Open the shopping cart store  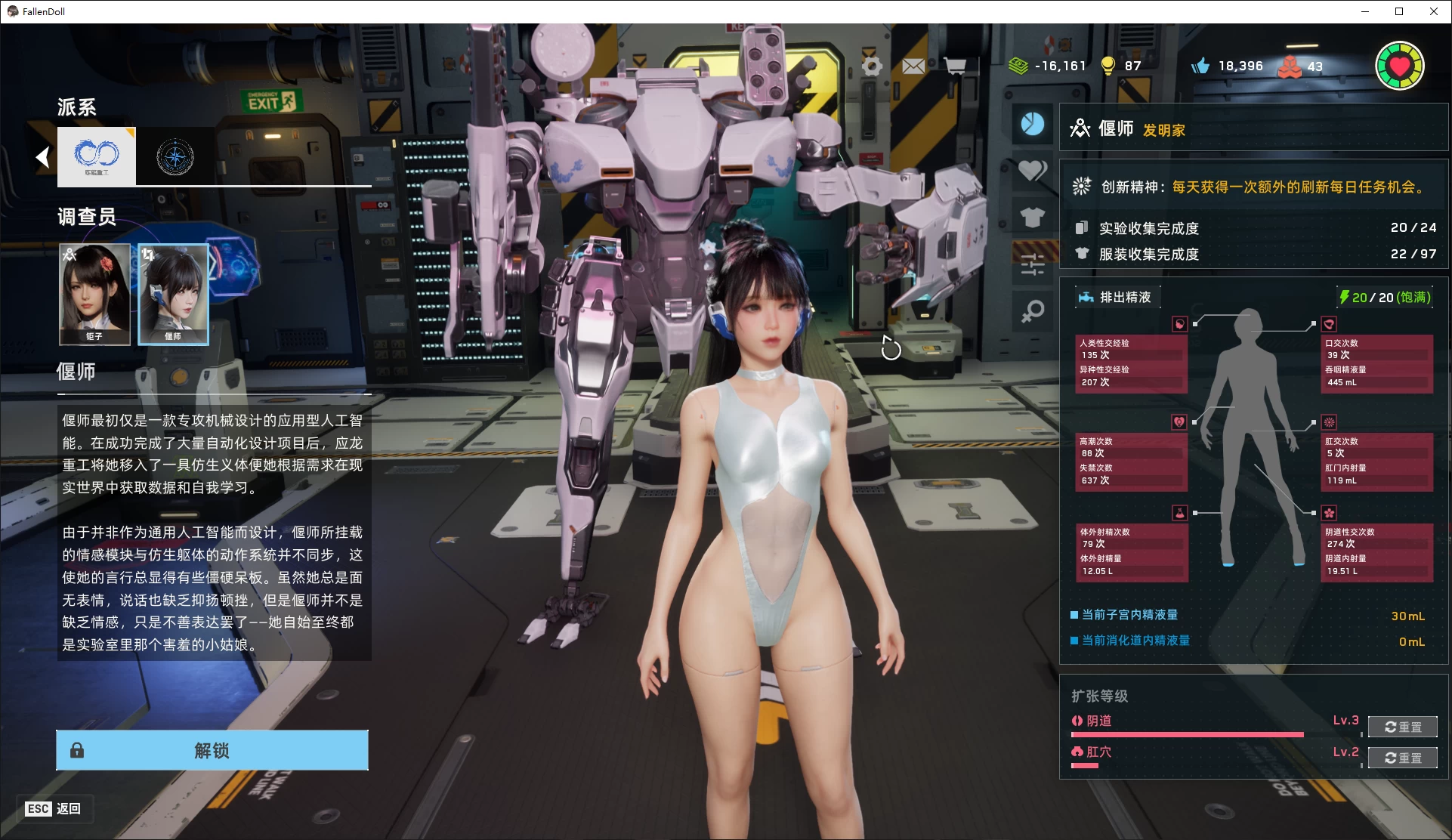[x=955, y=66]
